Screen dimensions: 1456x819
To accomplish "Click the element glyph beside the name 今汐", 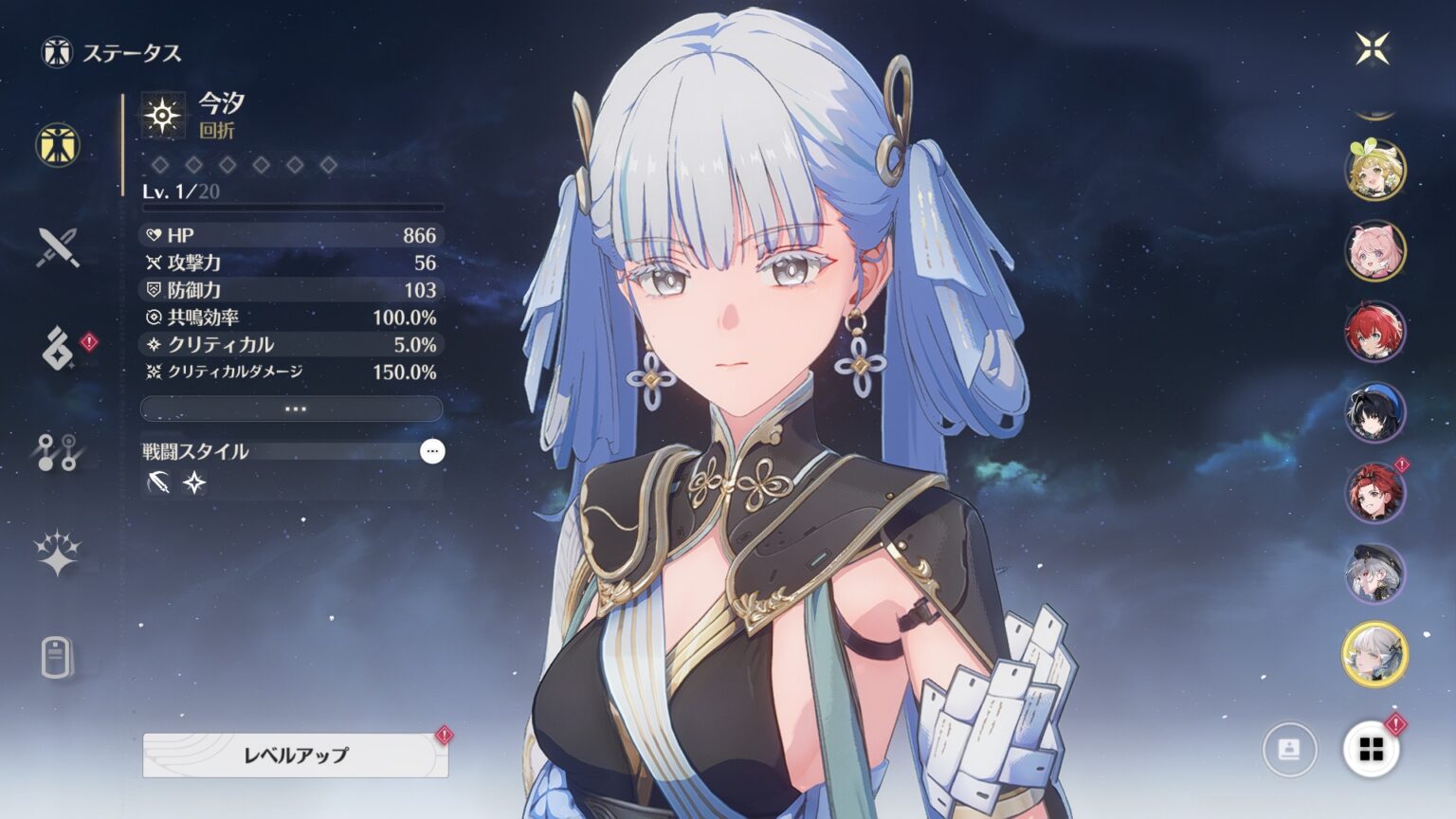I will (x=163, y=117).
